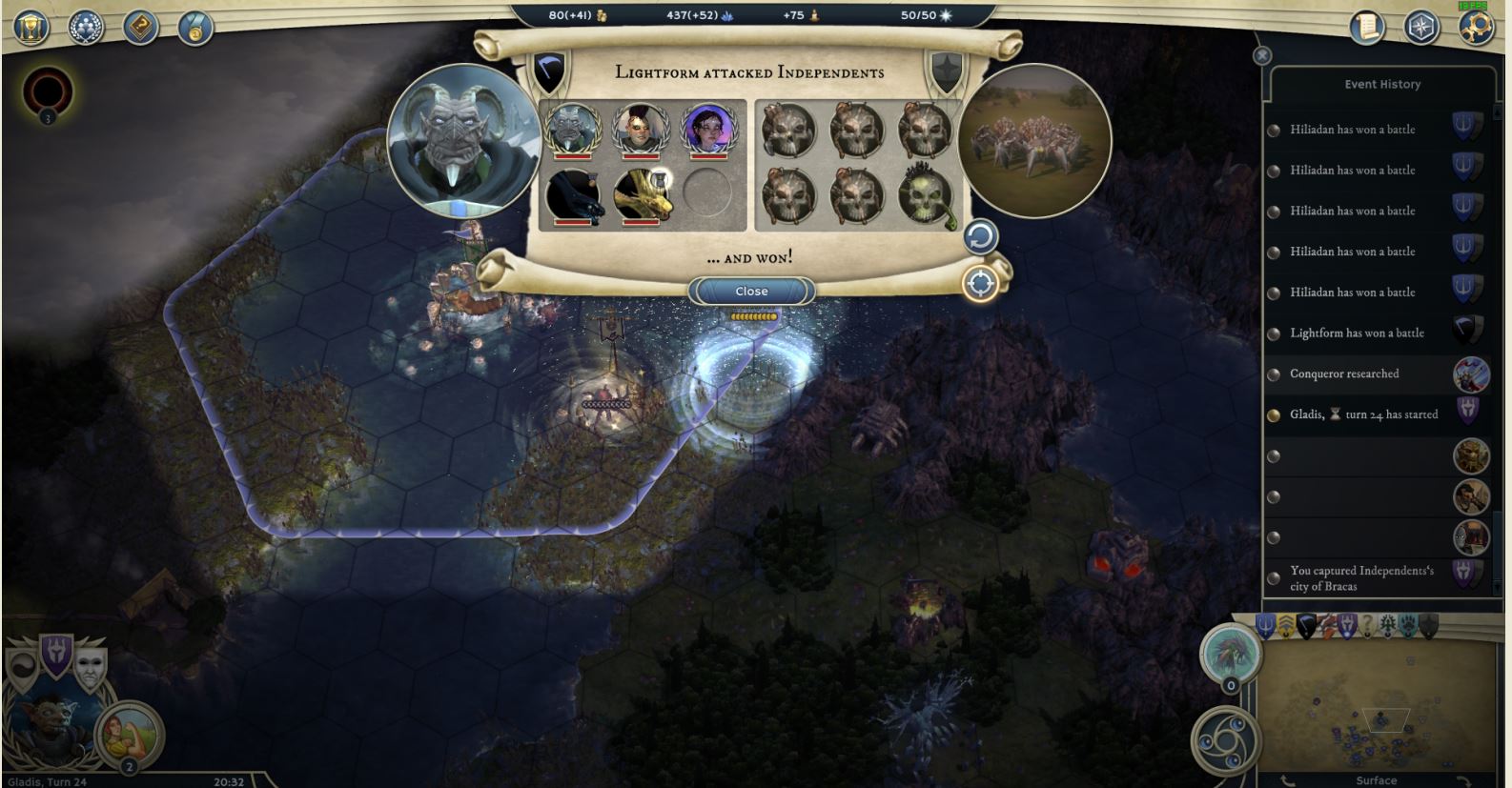Viewport: 1512px width, 788px height.
Task: Open the captured city of Bracas event
Action: click(x=1360, y=578)
